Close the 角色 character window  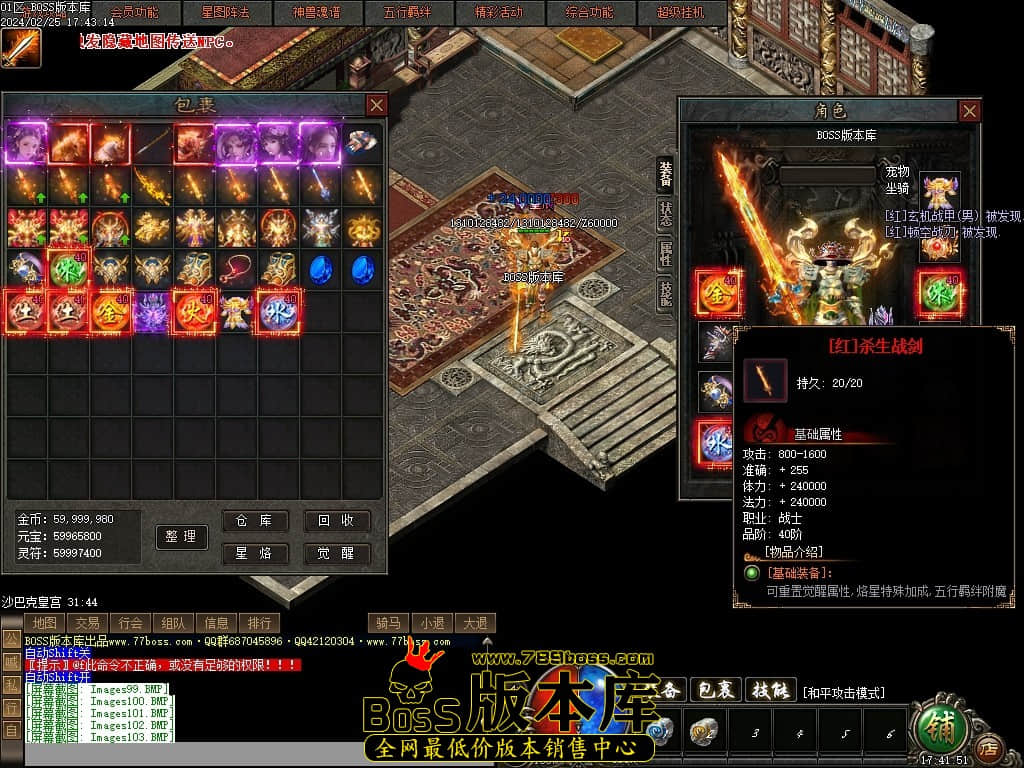[x=969, y=111]
